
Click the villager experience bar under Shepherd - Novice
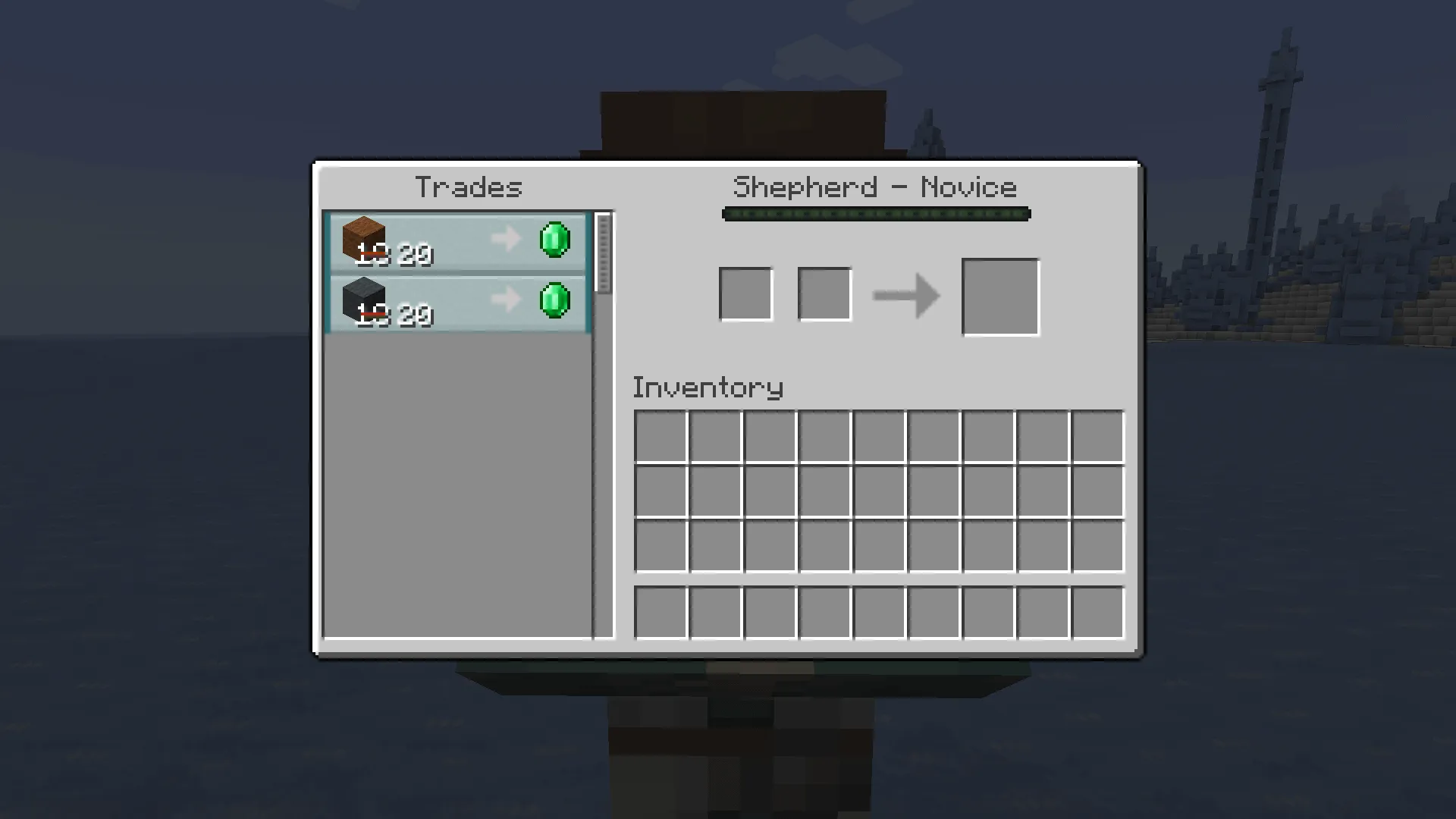[876, 215]
